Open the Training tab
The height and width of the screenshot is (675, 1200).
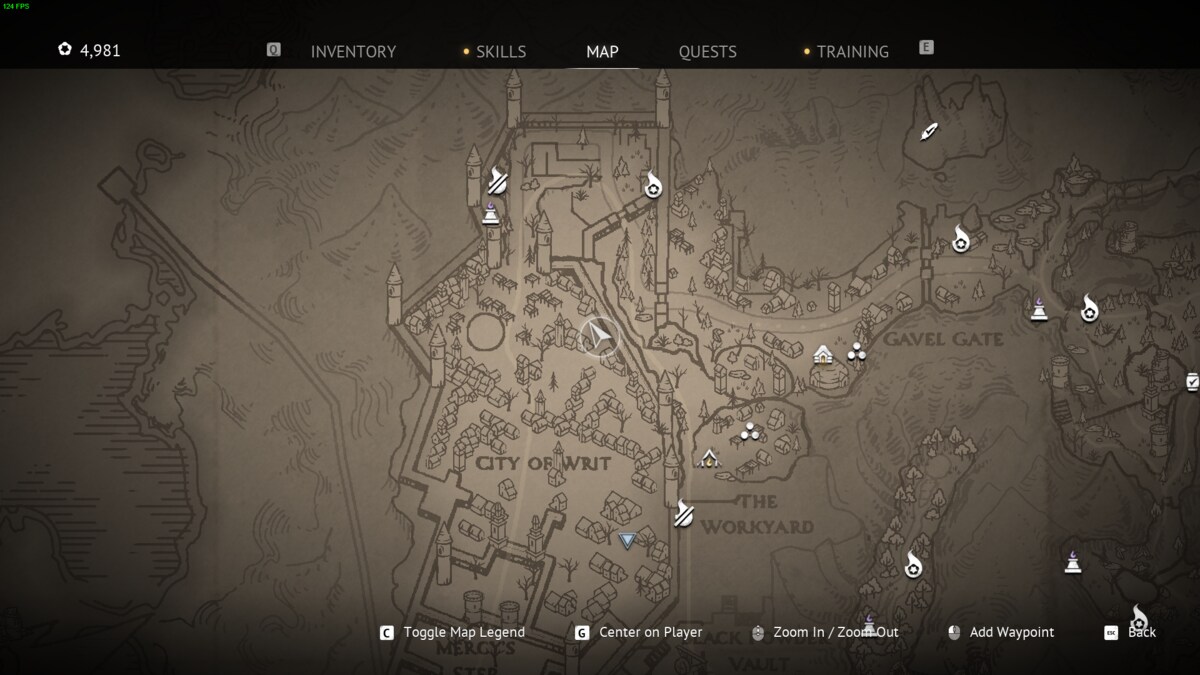tap(852, 51)
